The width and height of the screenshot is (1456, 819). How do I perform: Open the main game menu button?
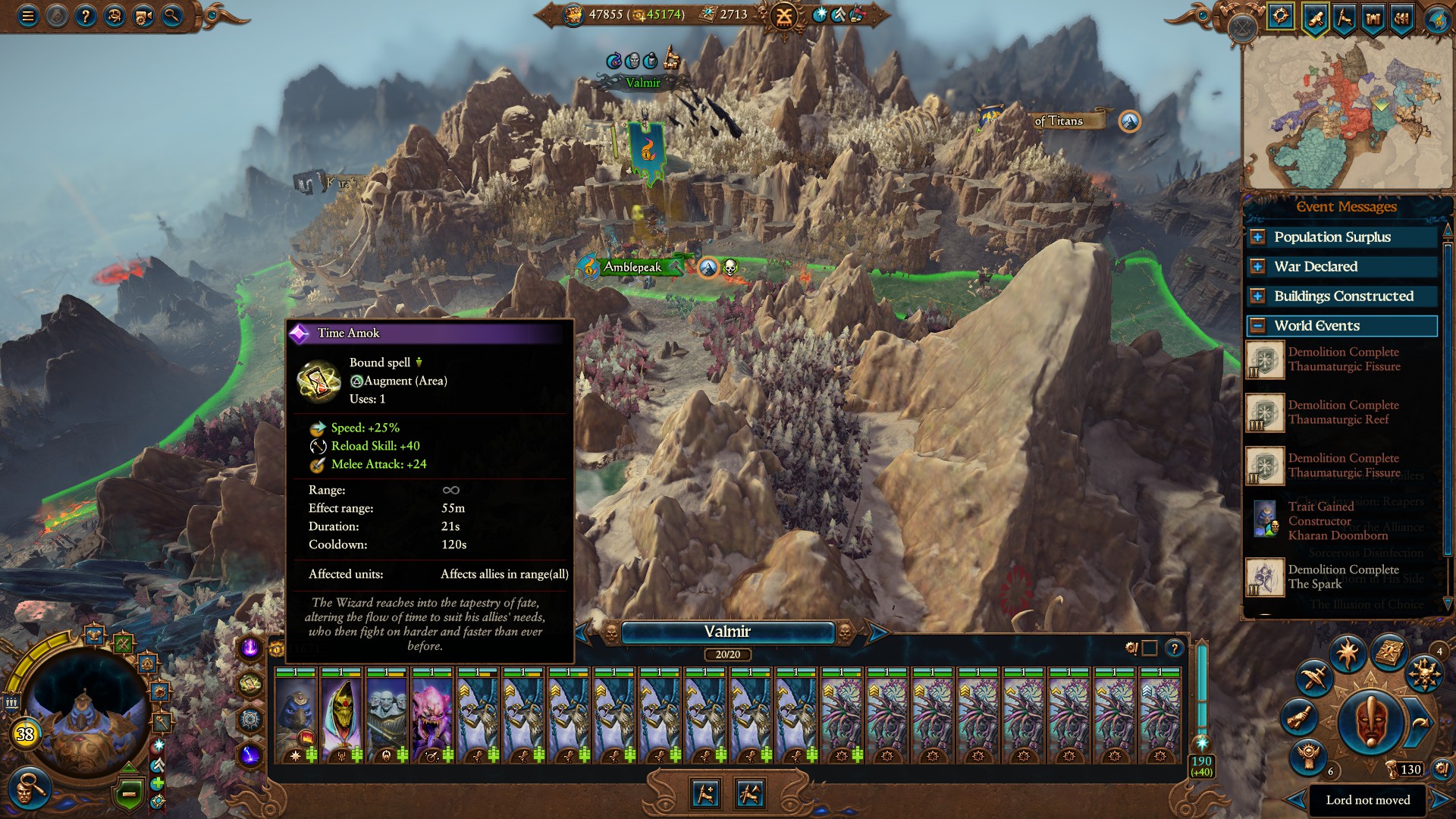click(x=28, y=16)
